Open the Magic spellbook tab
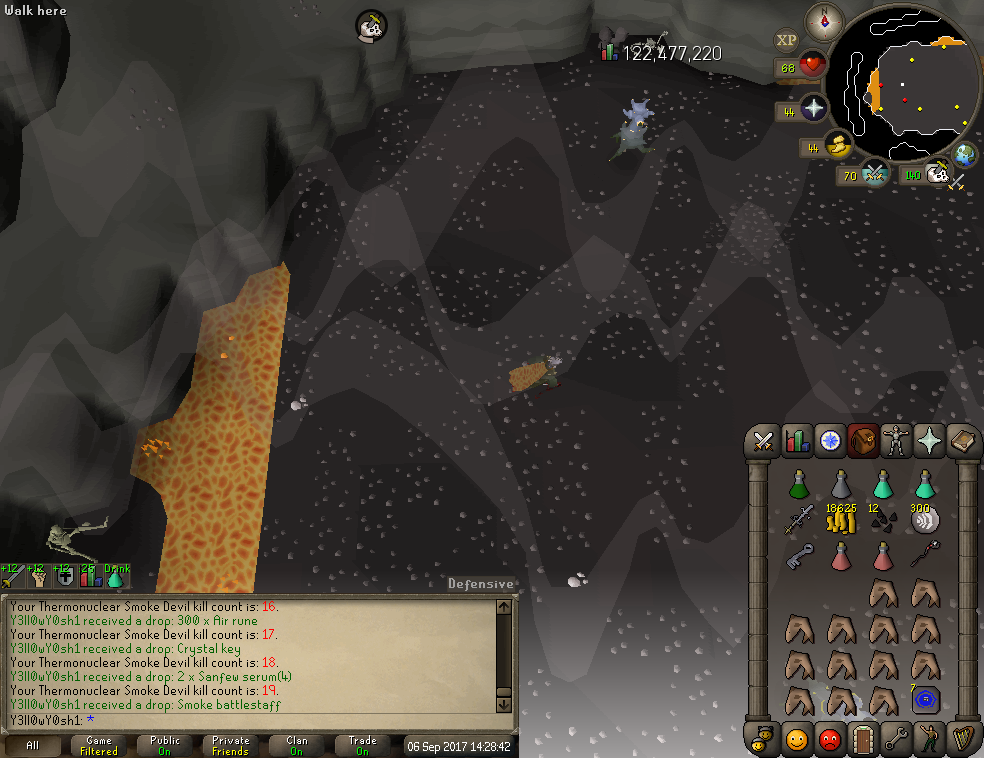The image size is (984, 758). 963,440
